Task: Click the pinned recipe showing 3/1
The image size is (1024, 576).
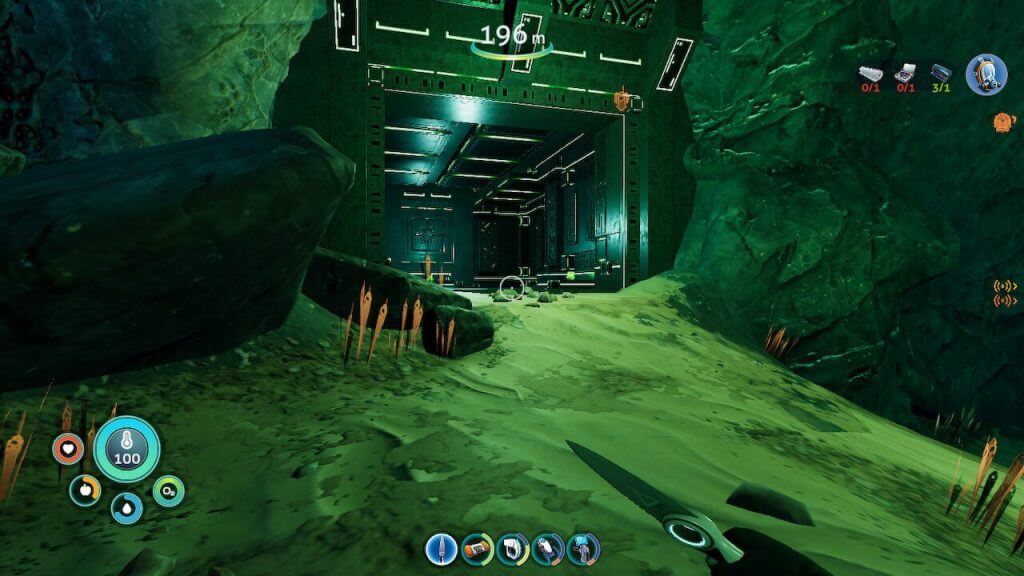Action: click(940, 73)
